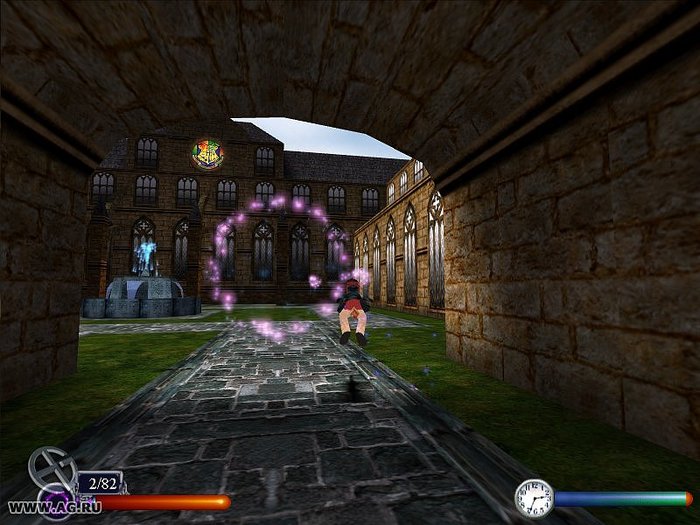Image resolution: width=700 pixels, height=525 pixels.
Task: Click the silver crossed-circle emblem icon
Action: click(50, 466)
